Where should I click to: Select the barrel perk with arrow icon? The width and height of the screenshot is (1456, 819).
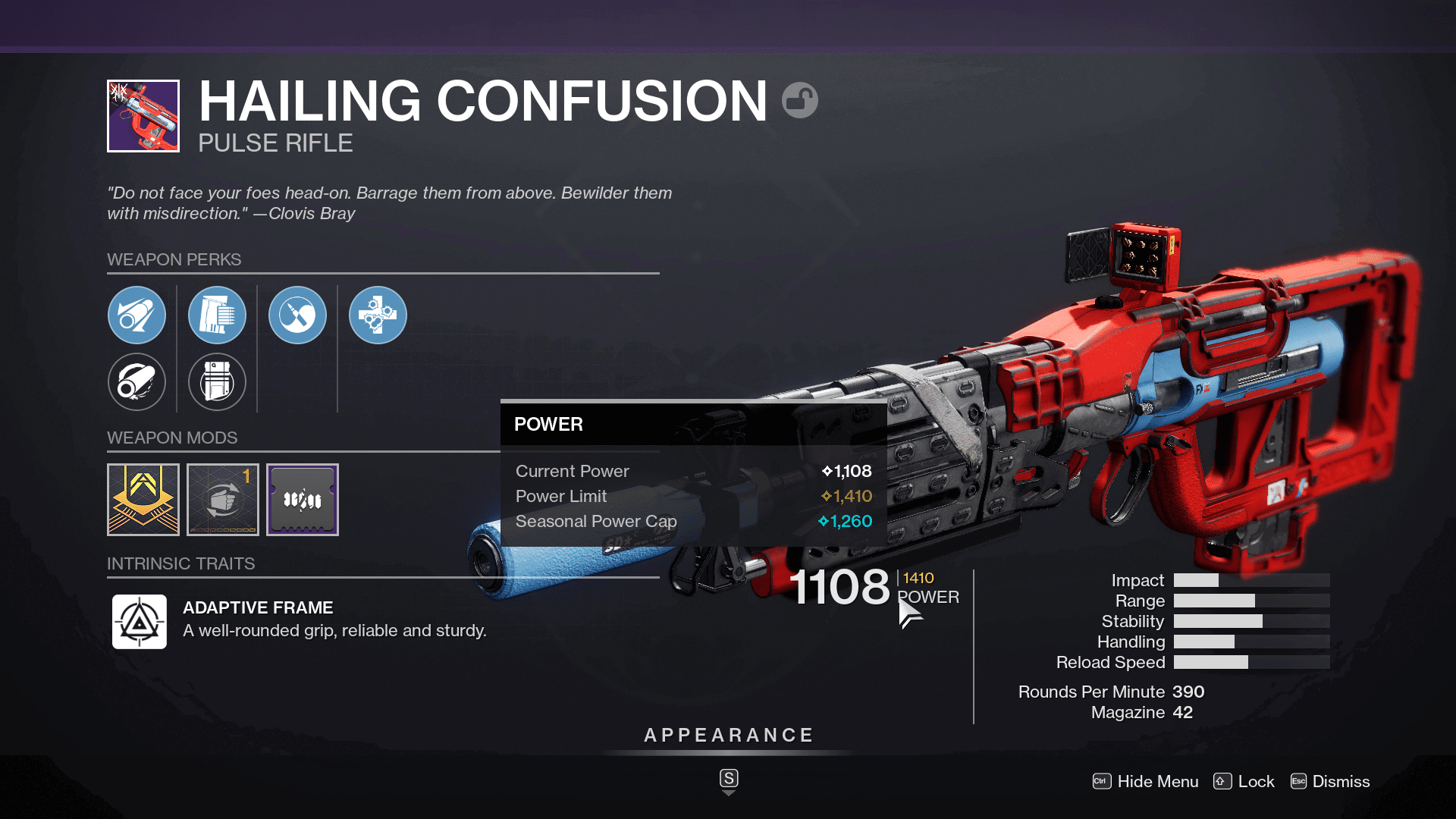136,315
